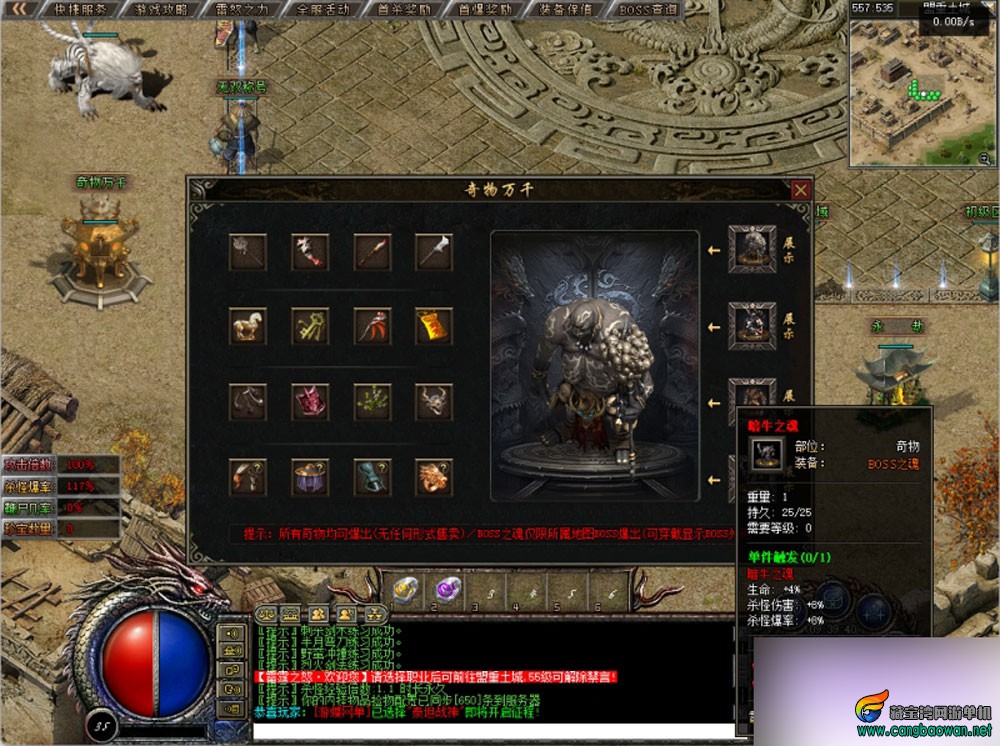Use the purple stone in hotbar slot 2
1000x746 pixels.
coord(447,591)
